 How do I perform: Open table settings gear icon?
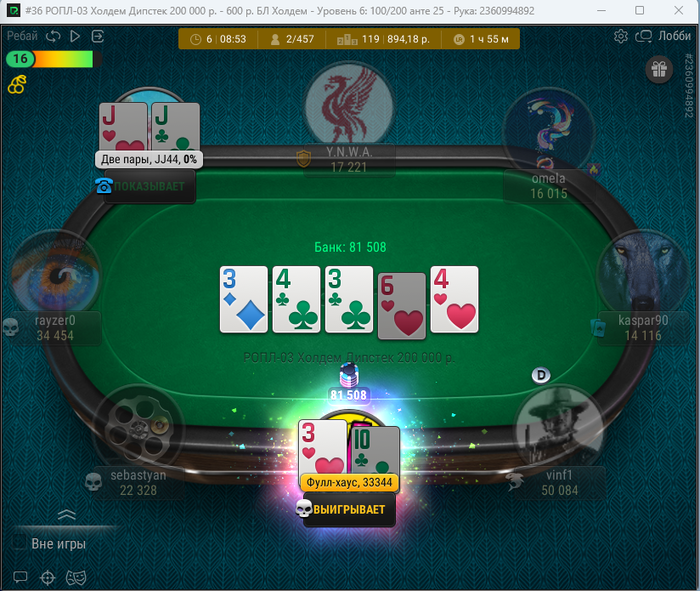coord(620,36)
